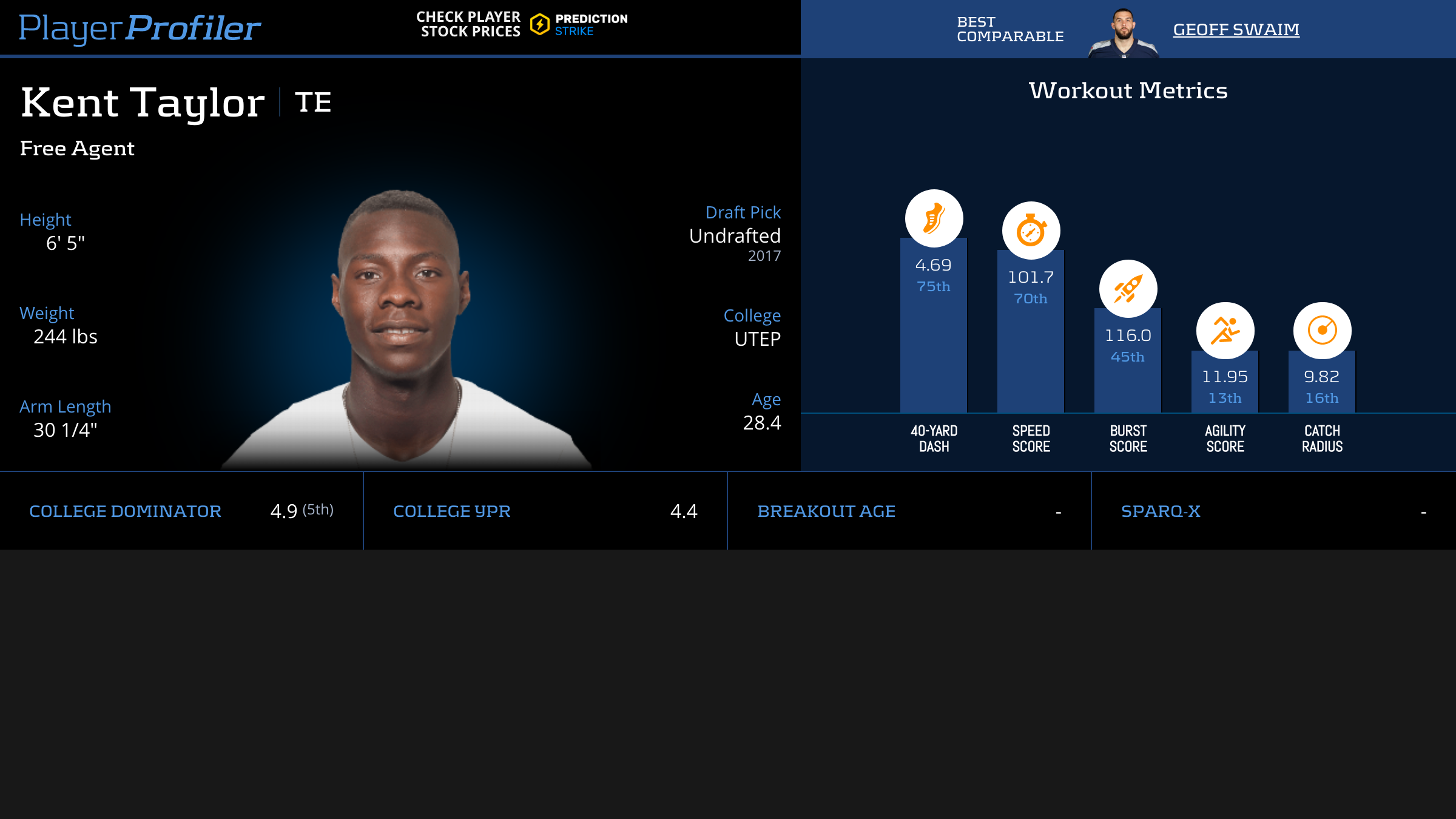Viewport: 1456px width, 819px height.
Task: Select the 40-yard dash shoe icon
Action: coord(934,218)
